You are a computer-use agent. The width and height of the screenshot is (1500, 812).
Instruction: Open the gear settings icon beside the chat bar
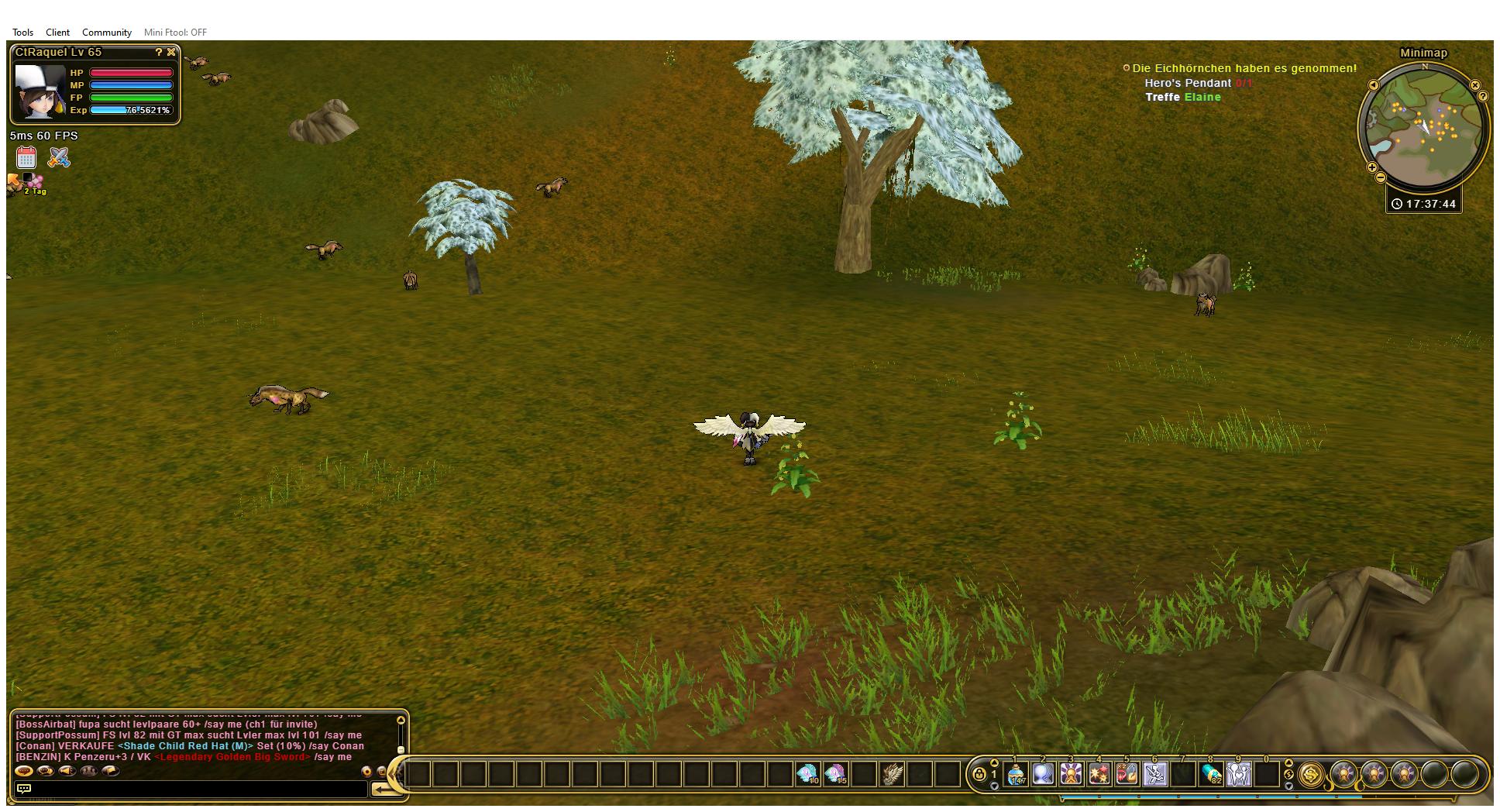tap(367, 771)
